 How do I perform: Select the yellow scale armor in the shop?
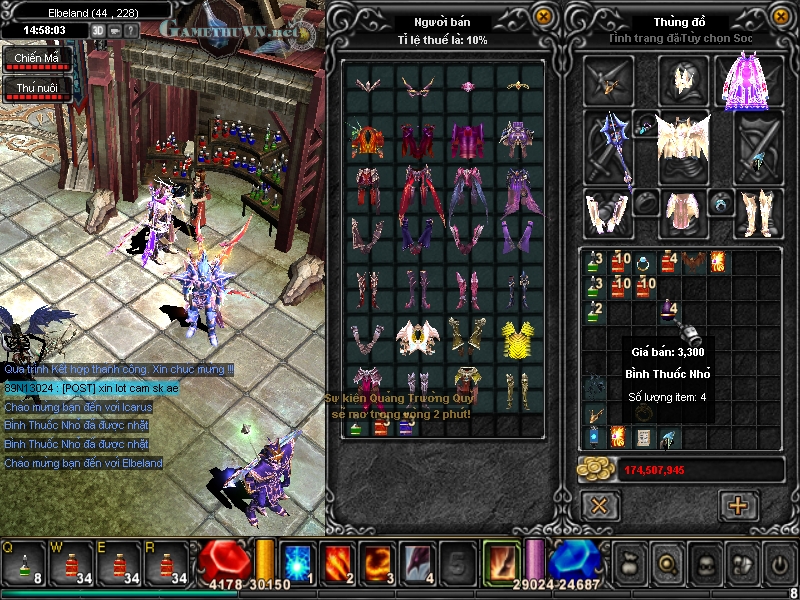516,338
